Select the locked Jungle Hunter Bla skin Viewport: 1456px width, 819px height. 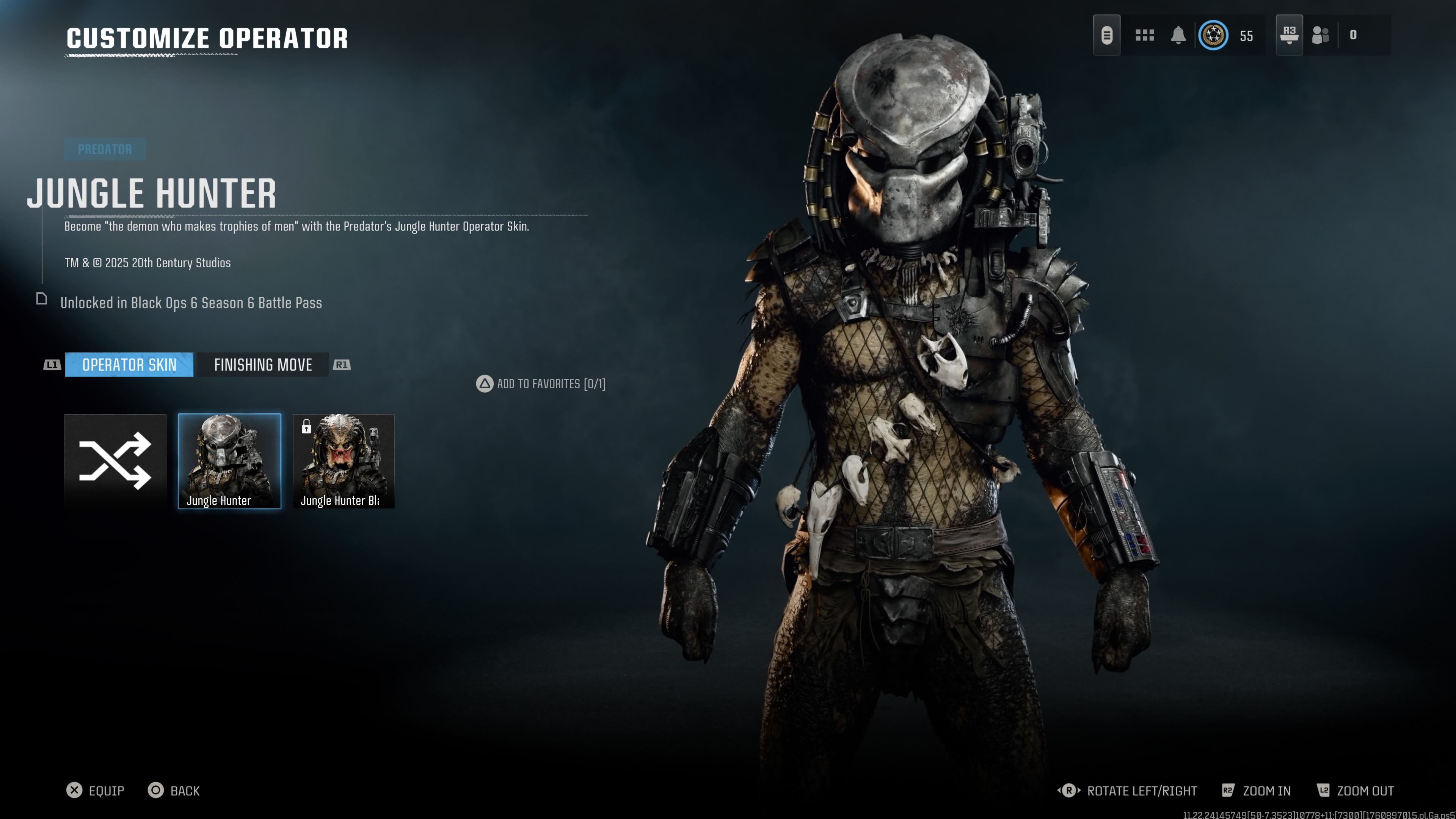(343, 461)
